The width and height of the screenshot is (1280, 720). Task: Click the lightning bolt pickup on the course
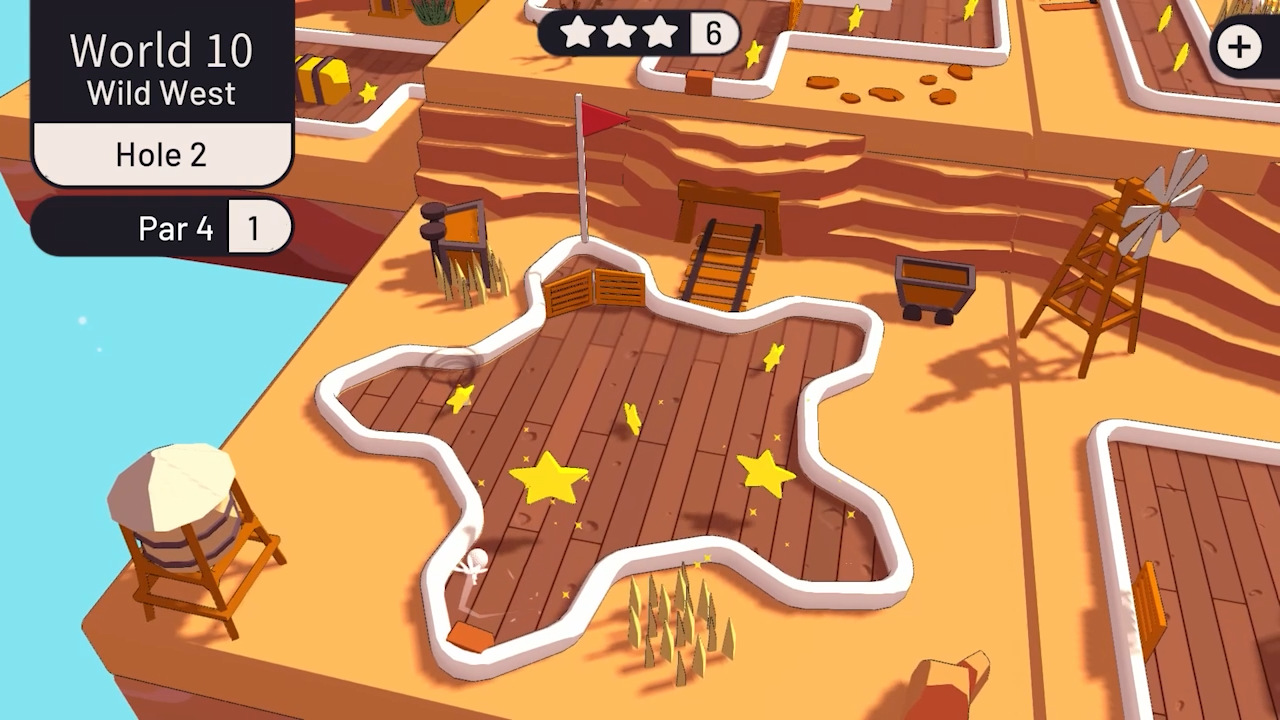pyautogui.click(x=633, y=420)
